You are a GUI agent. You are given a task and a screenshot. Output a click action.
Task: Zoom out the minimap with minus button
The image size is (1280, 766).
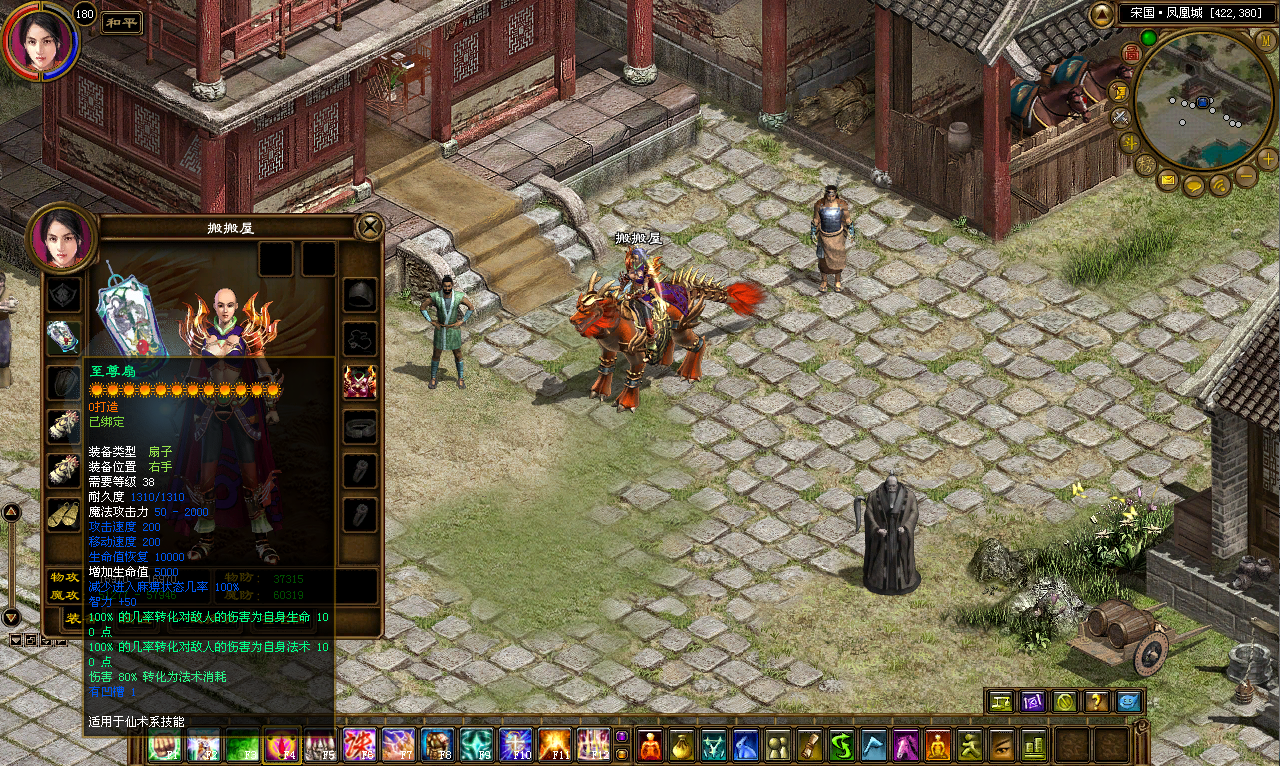1246,177
